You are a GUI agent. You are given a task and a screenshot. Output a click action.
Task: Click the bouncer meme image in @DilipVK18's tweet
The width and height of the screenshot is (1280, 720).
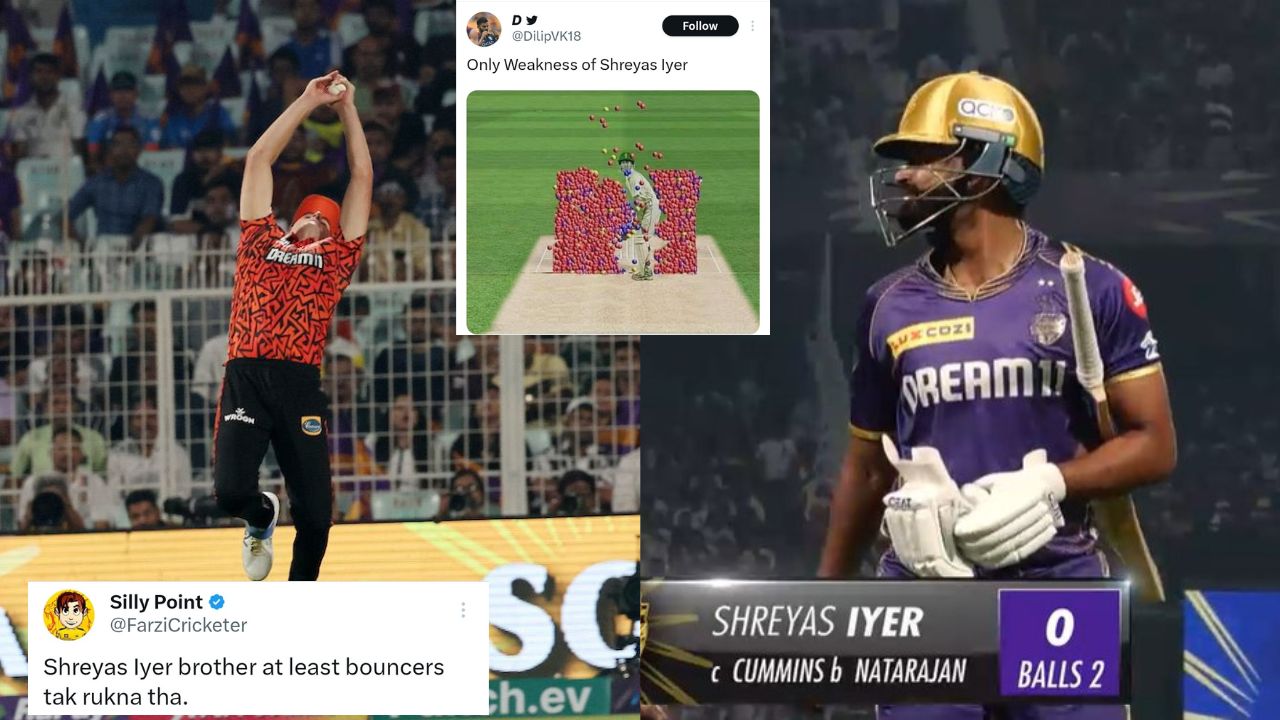coord(613,210)
